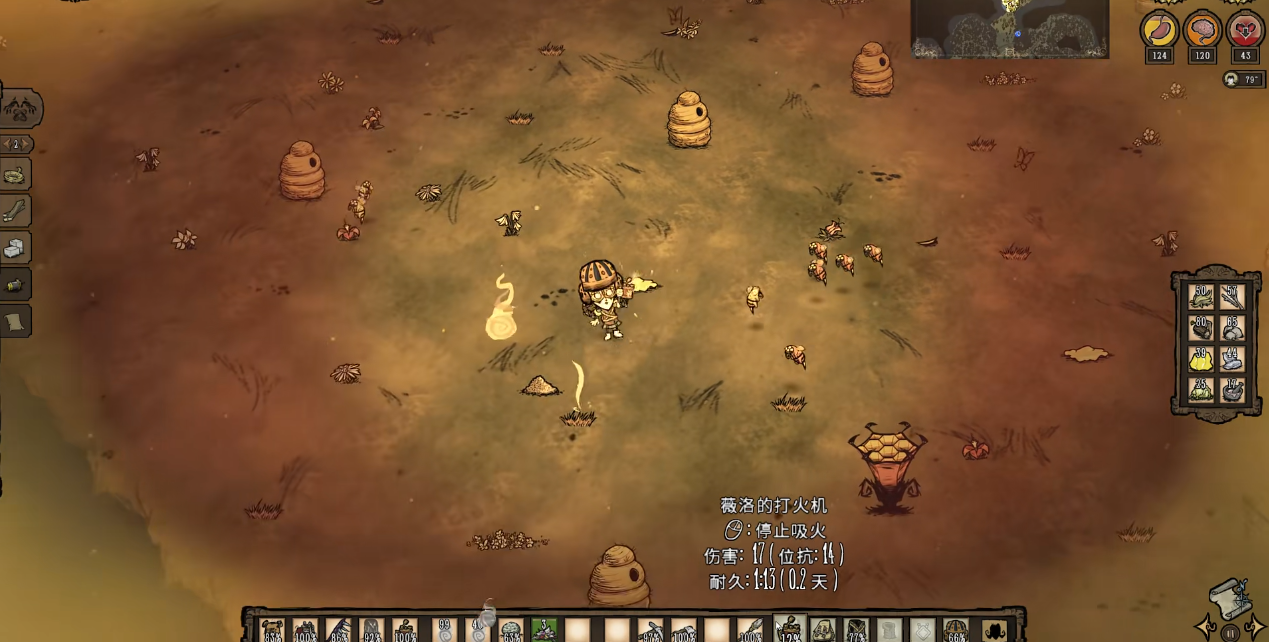
Task: Open the minimap at top
Action: 1009,28
